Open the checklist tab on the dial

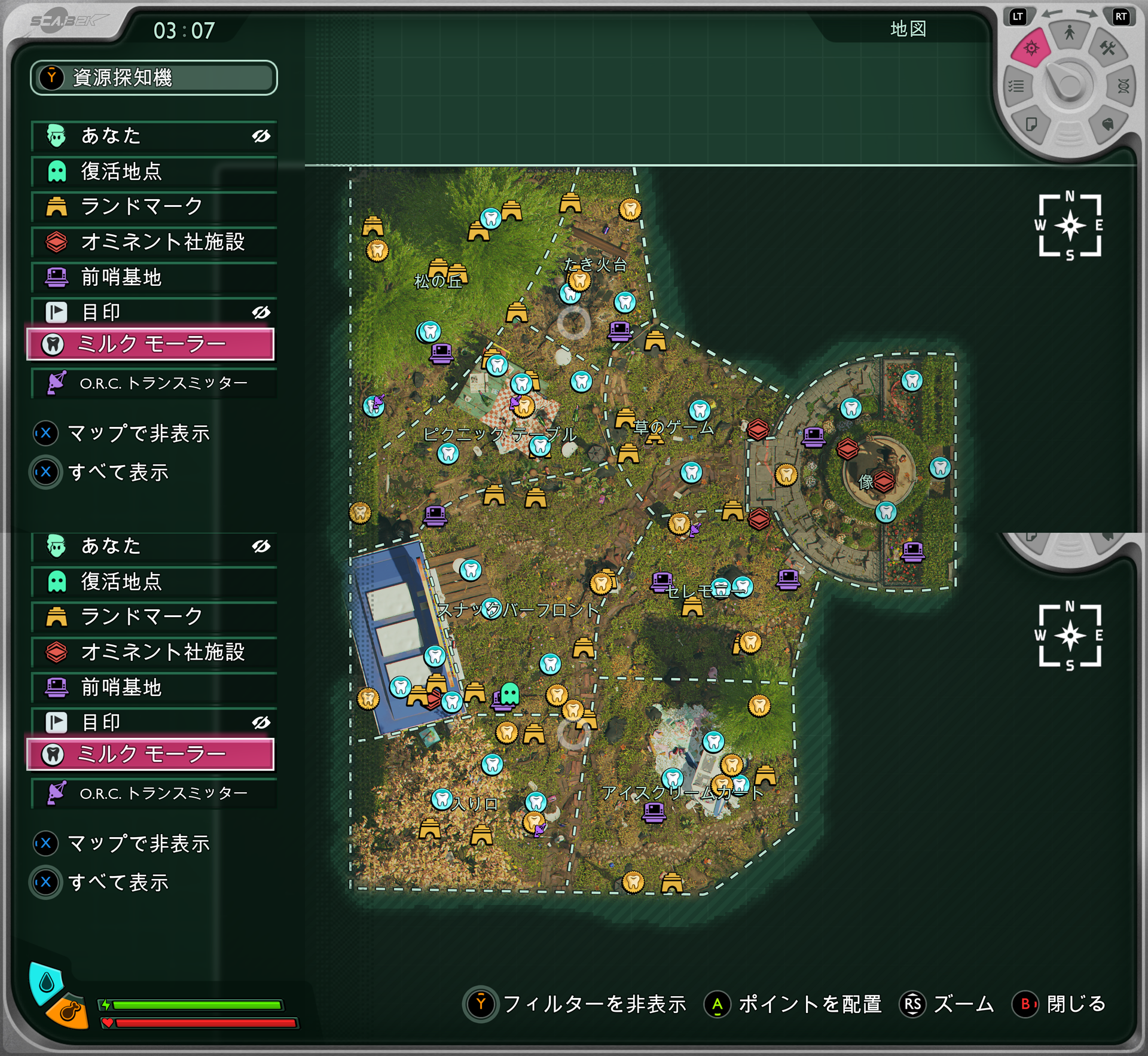[1016, 87]
